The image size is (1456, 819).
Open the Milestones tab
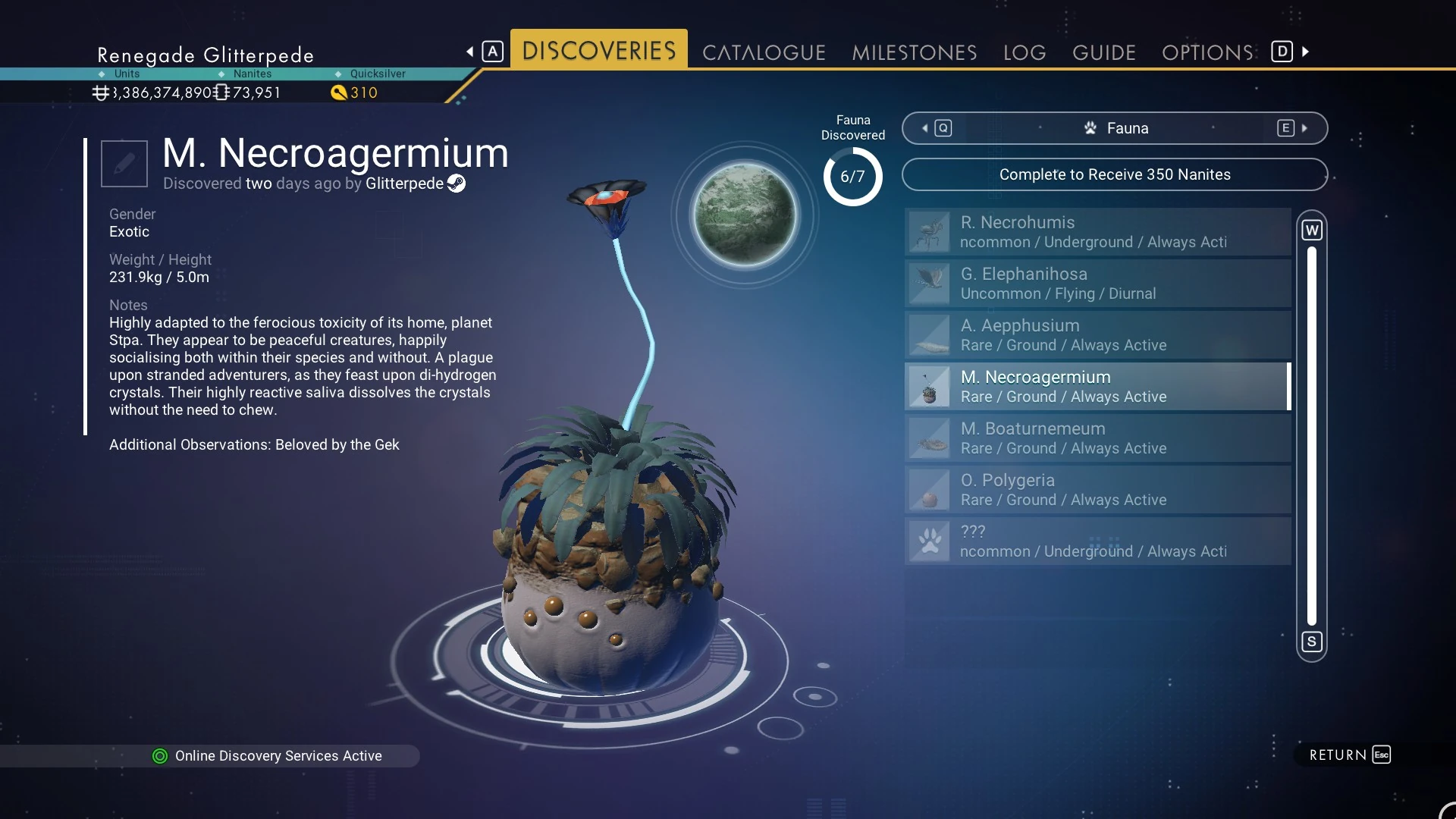coord(914,52)
